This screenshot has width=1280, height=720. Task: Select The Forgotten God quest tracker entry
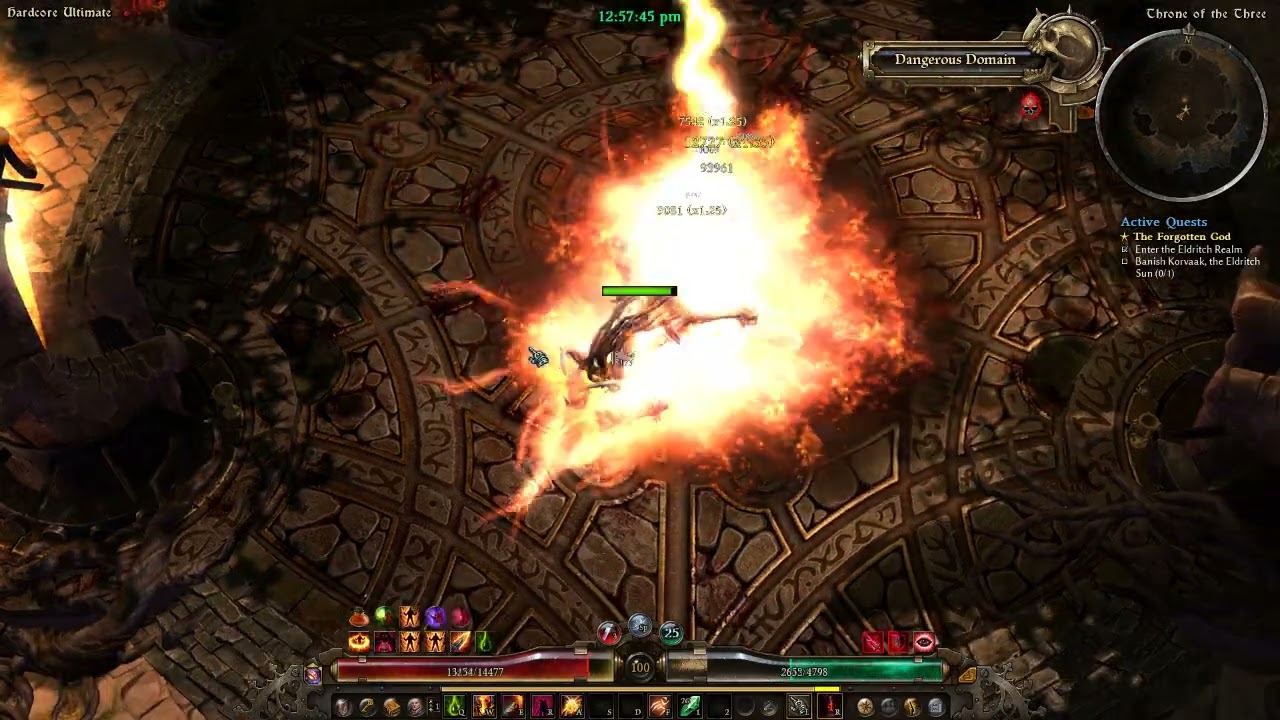coord(1181,237)
